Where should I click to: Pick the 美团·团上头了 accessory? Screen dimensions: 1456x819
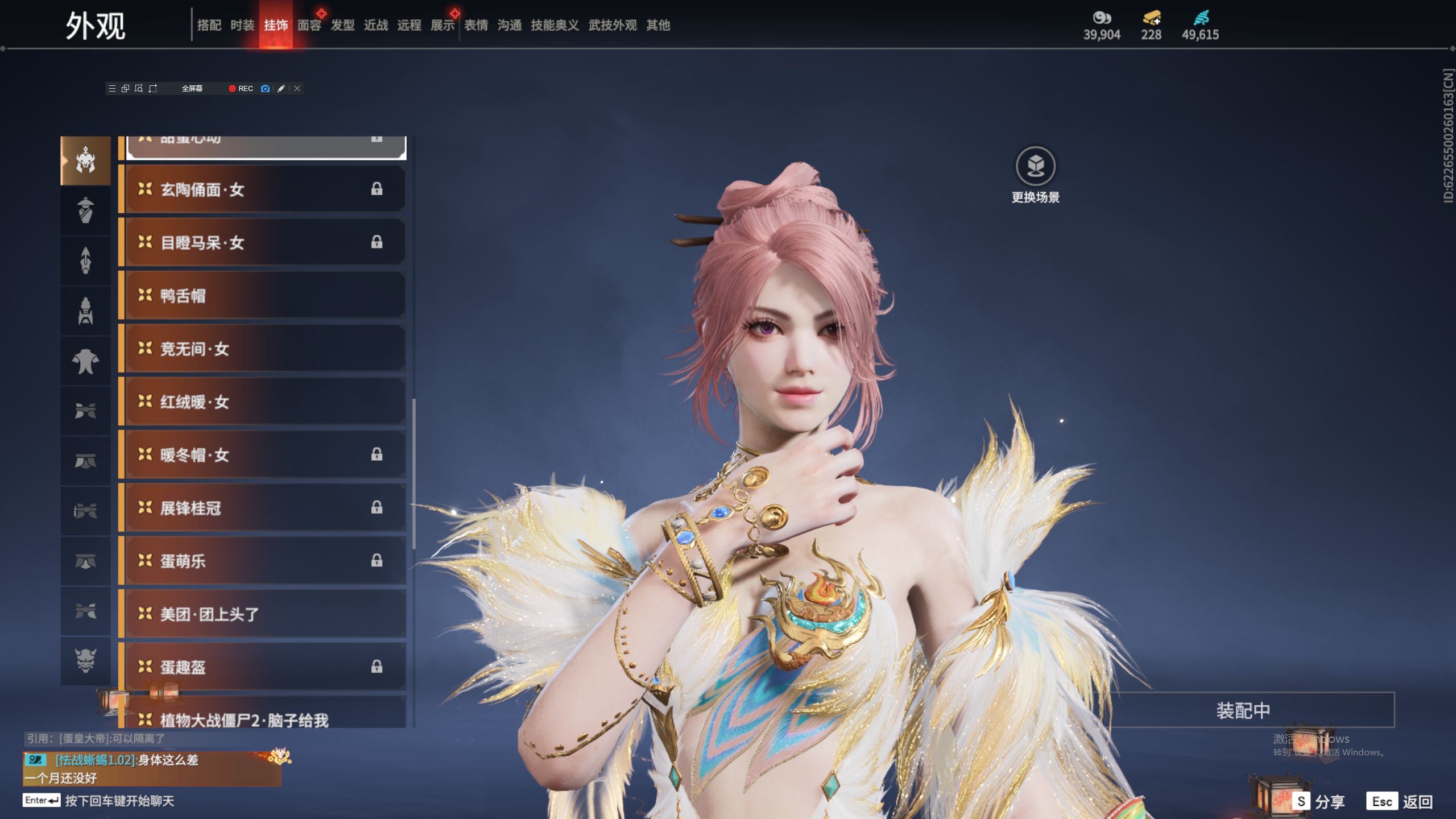(x=264, y=614)
